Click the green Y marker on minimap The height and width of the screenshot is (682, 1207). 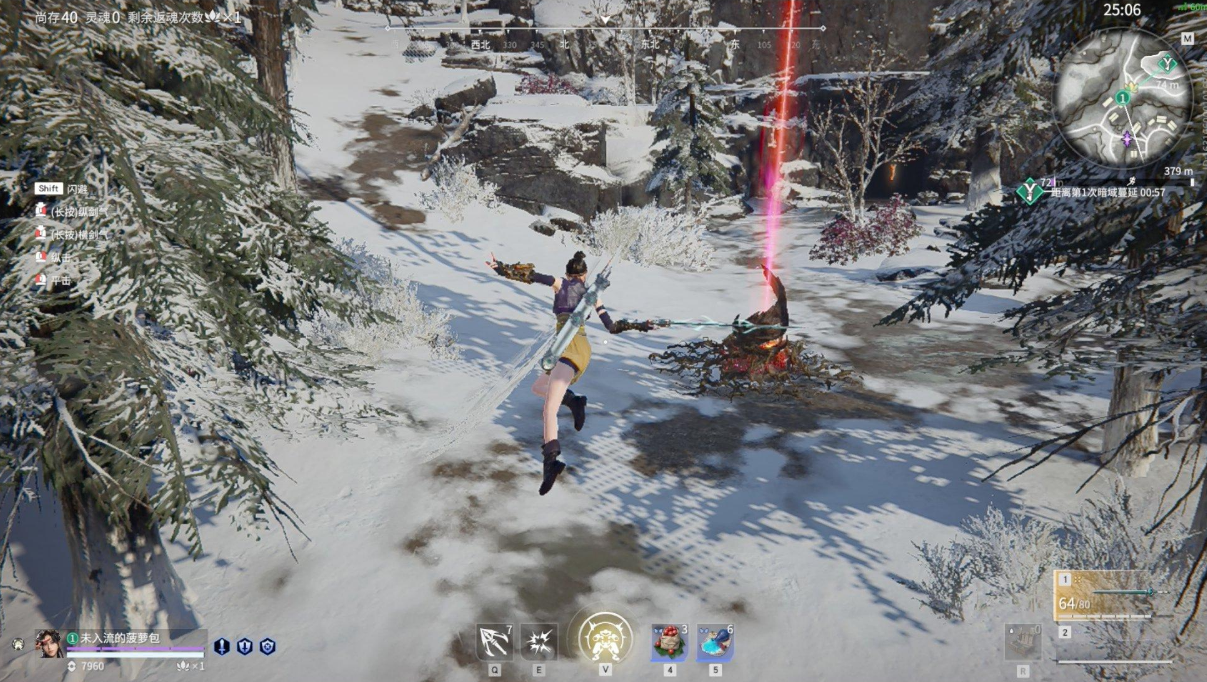coord(1165,63)
